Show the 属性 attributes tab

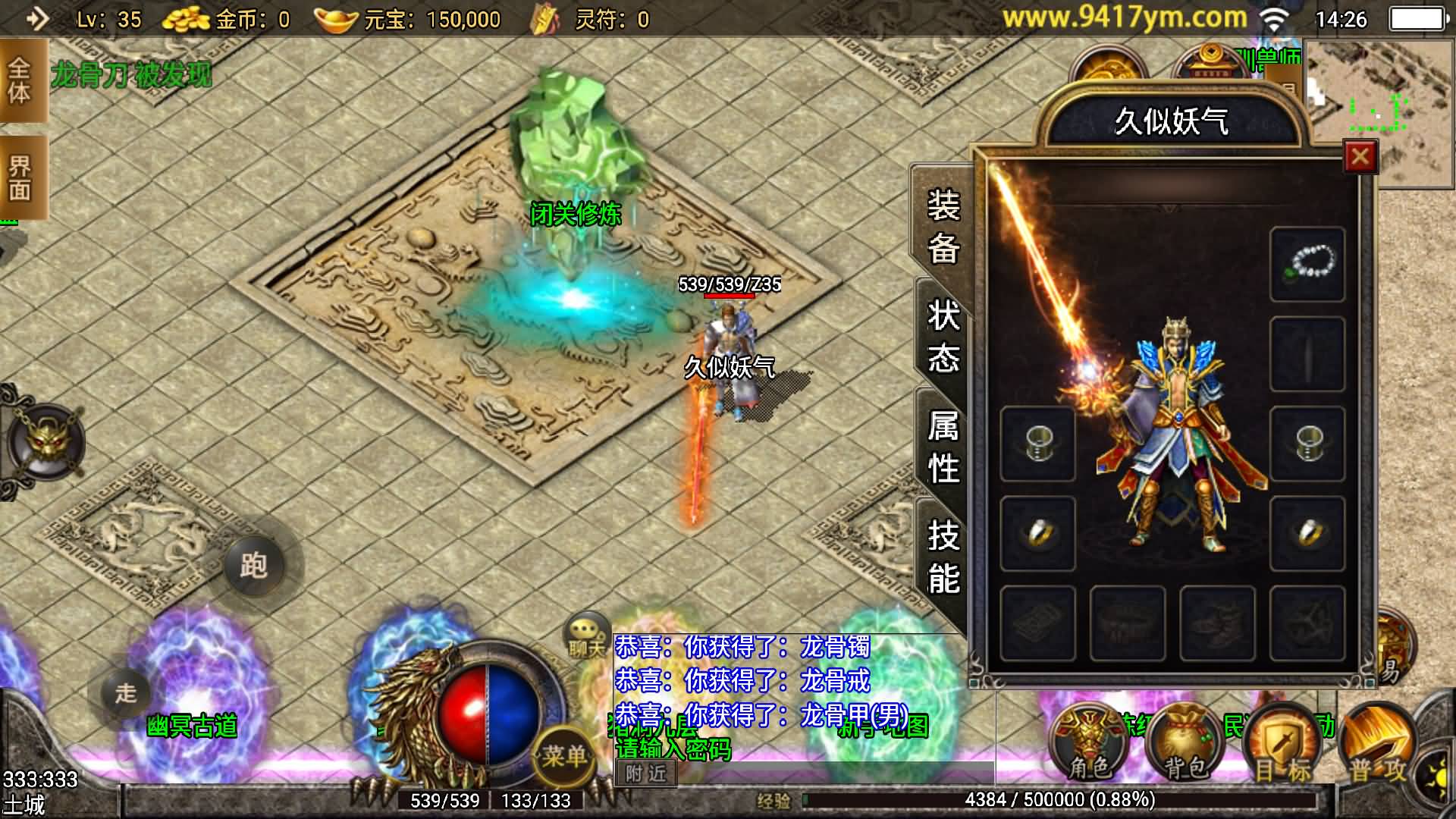pyautogui.click(x=943, y=447)
